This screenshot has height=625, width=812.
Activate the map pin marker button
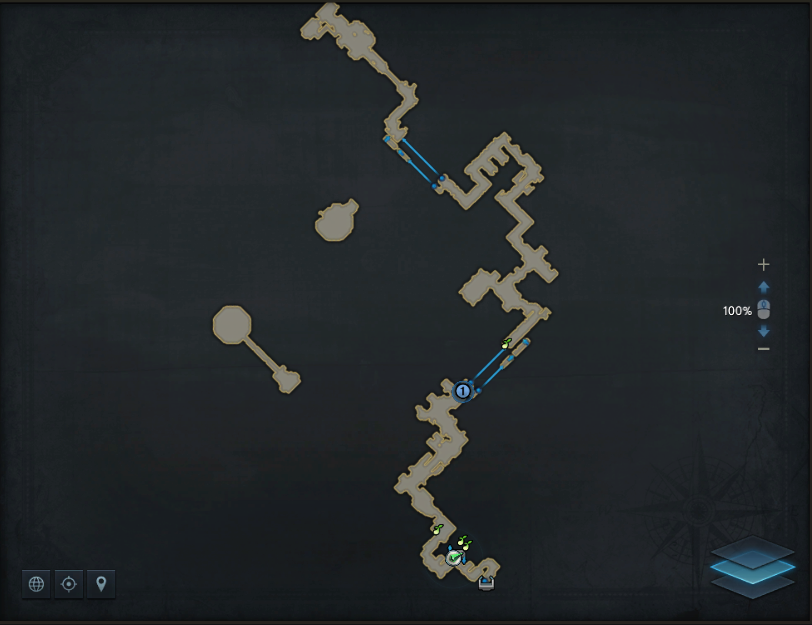(x=100, y=584)
